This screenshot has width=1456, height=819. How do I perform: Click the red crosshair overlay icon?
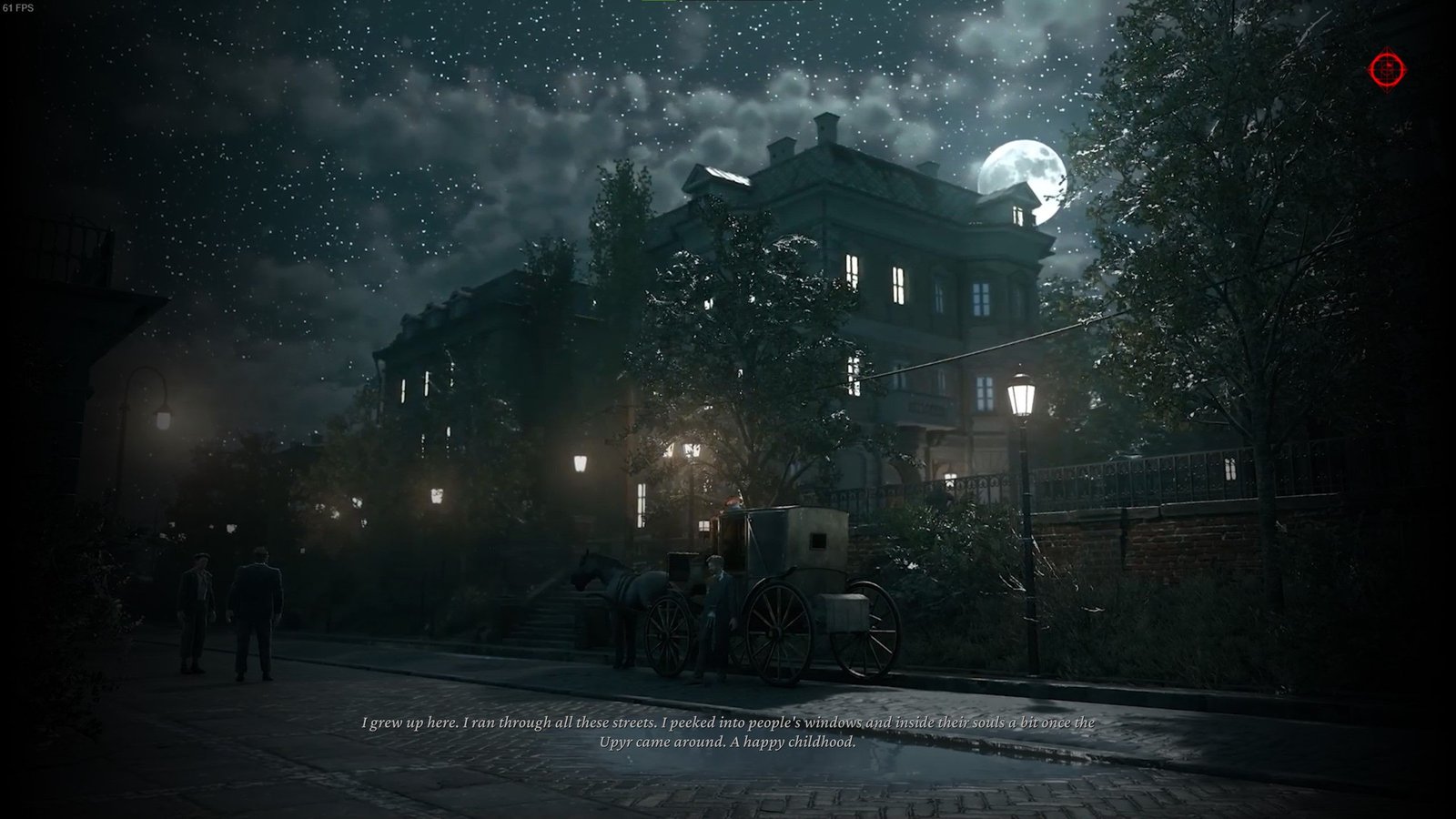1387,69
